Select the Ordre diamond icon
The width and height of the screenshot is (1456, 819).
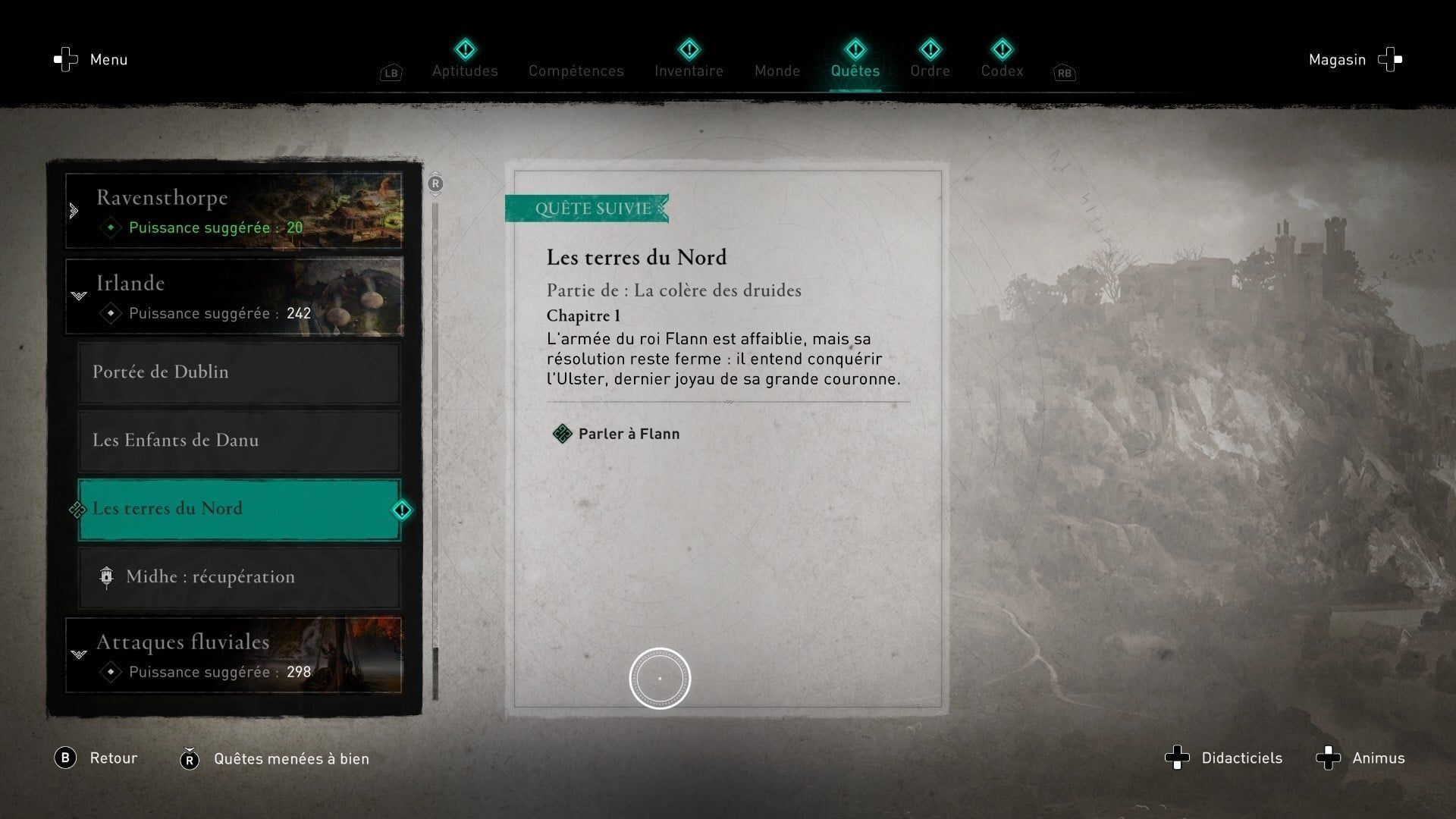click(930, 50)
